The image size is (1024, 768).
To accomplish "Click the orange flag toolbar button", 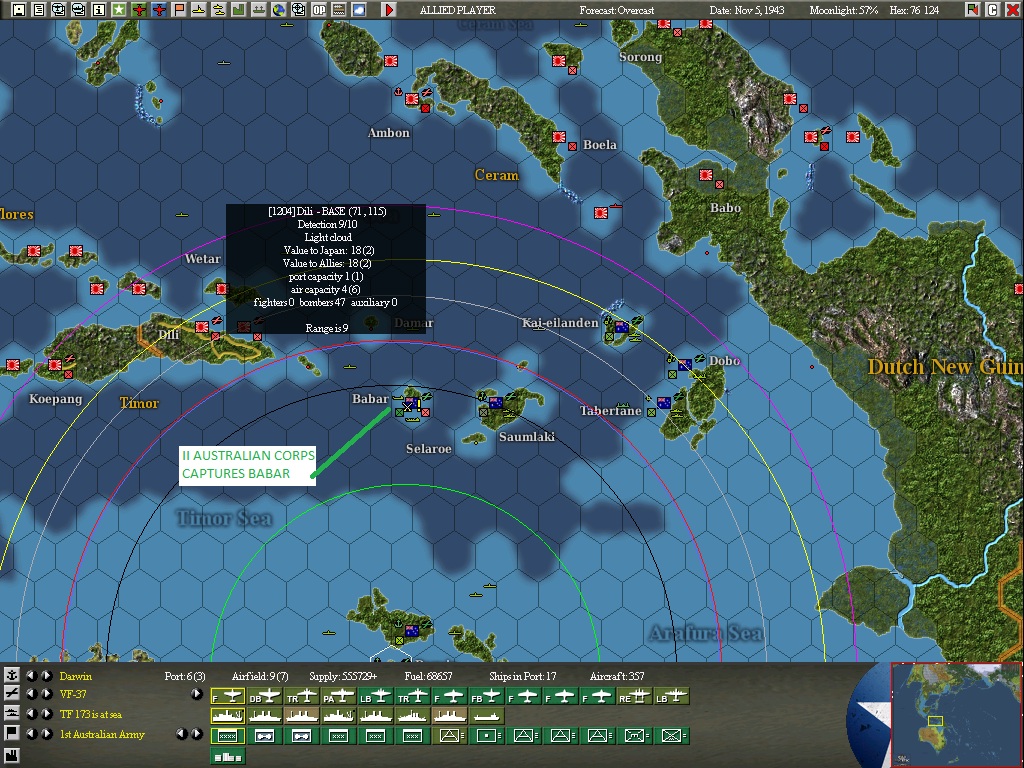I will coord(179,10).
